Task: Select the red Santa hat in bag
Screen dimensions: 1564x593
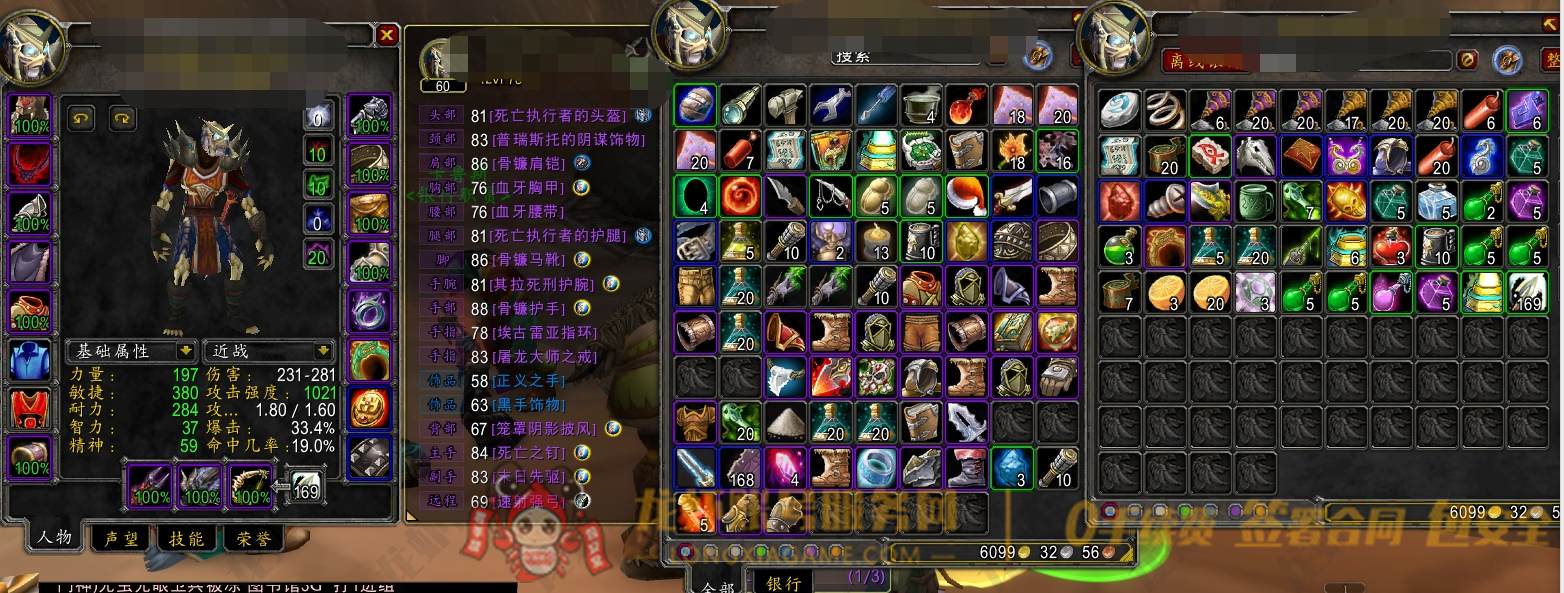Action: (x=966, y=195)
